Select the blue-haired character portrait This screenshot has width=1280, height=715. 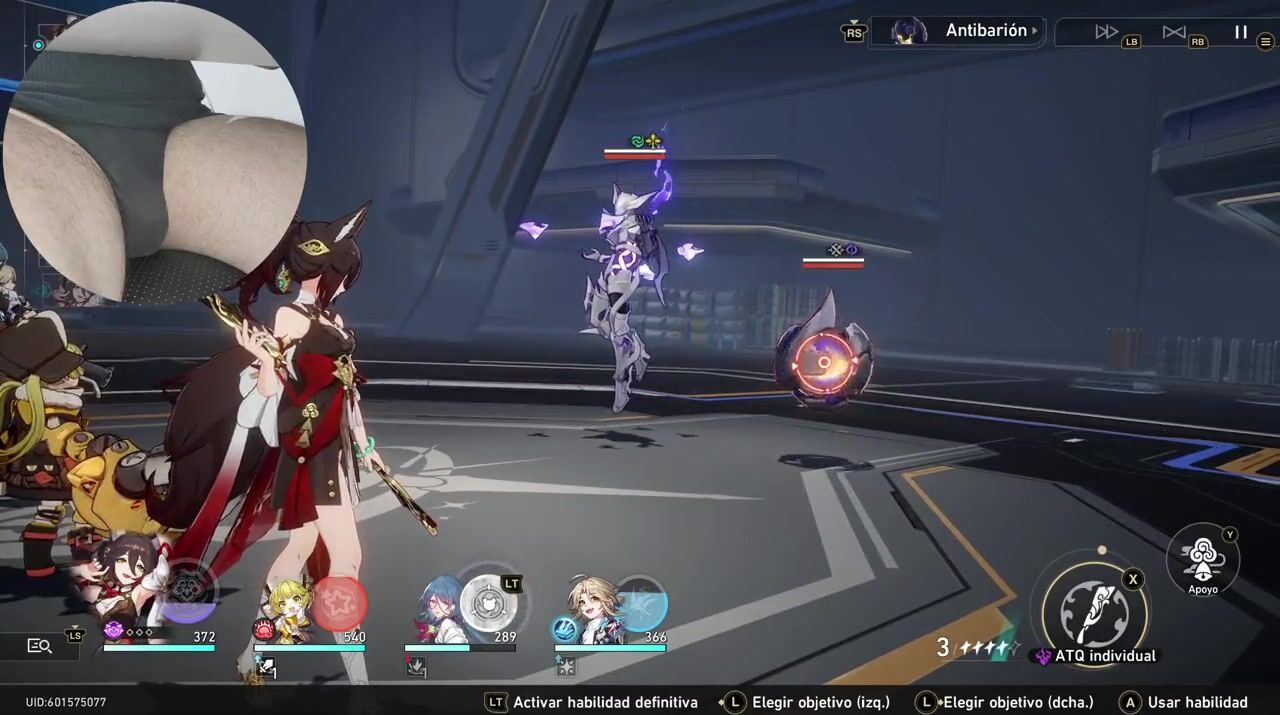(439, 607)
